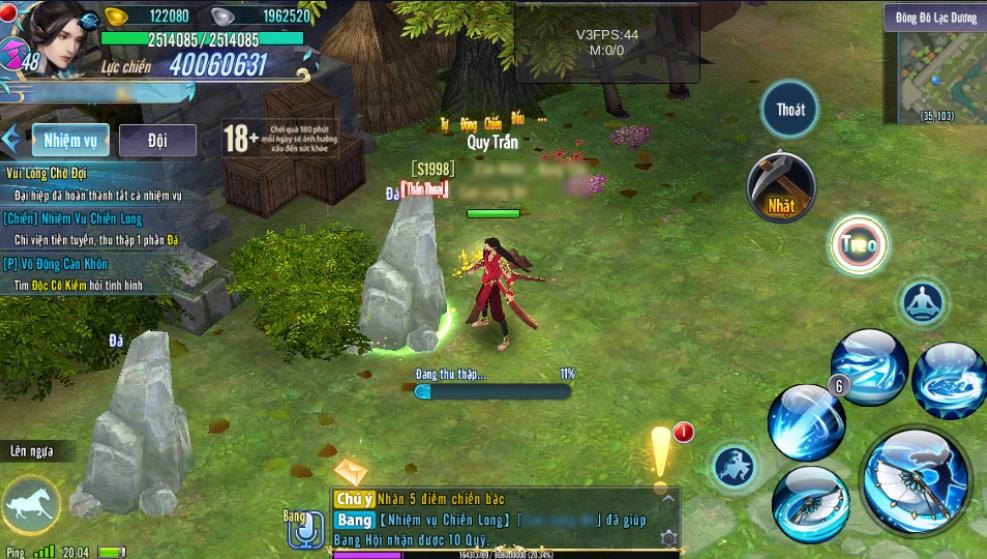Collapse the quest panel with left arrow
Screen dimensions: 987x559
[x=12, y=141]
